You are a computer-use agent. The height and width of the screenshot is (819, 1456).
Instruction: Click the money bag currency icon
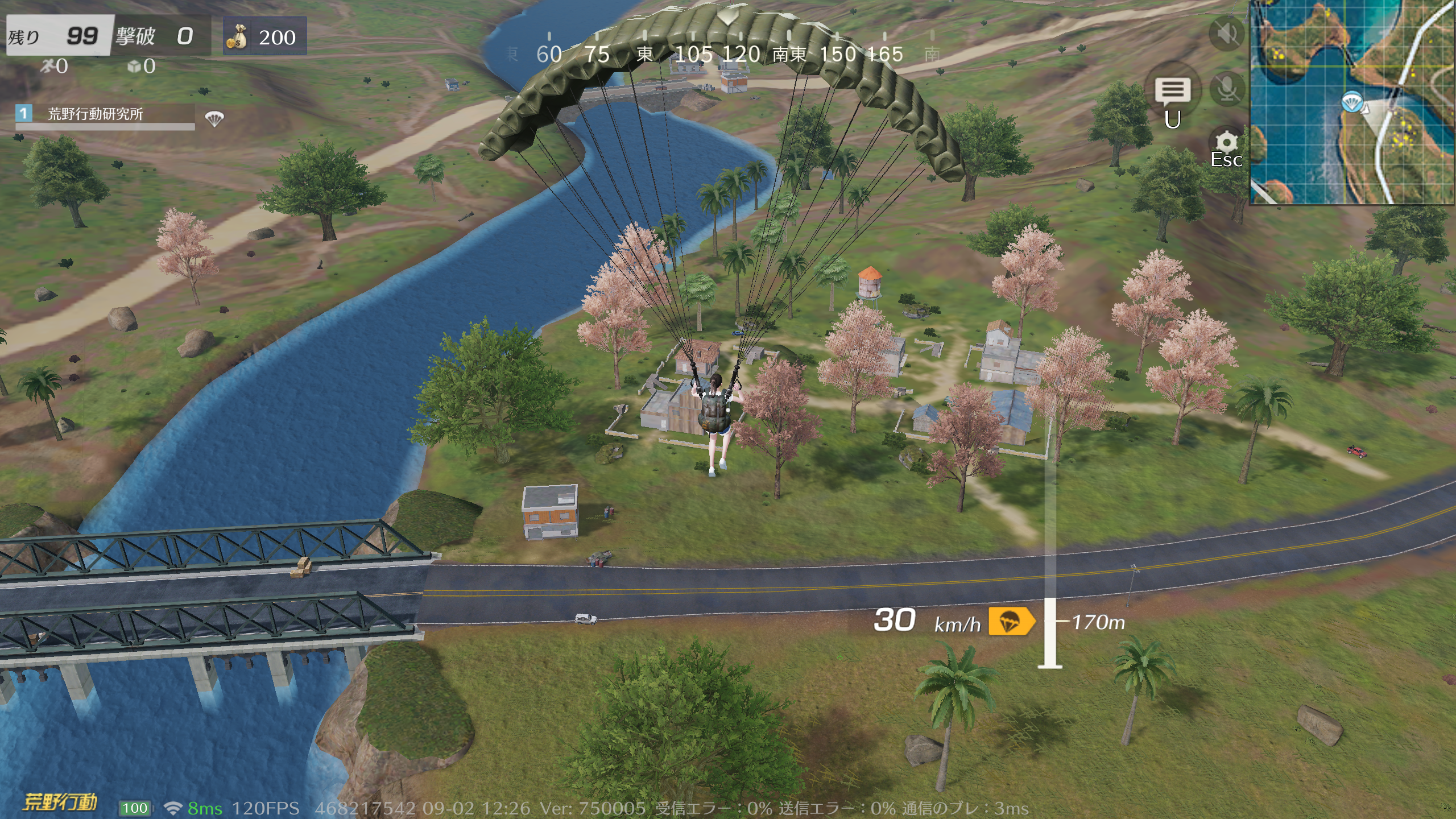tap(237, 36)
